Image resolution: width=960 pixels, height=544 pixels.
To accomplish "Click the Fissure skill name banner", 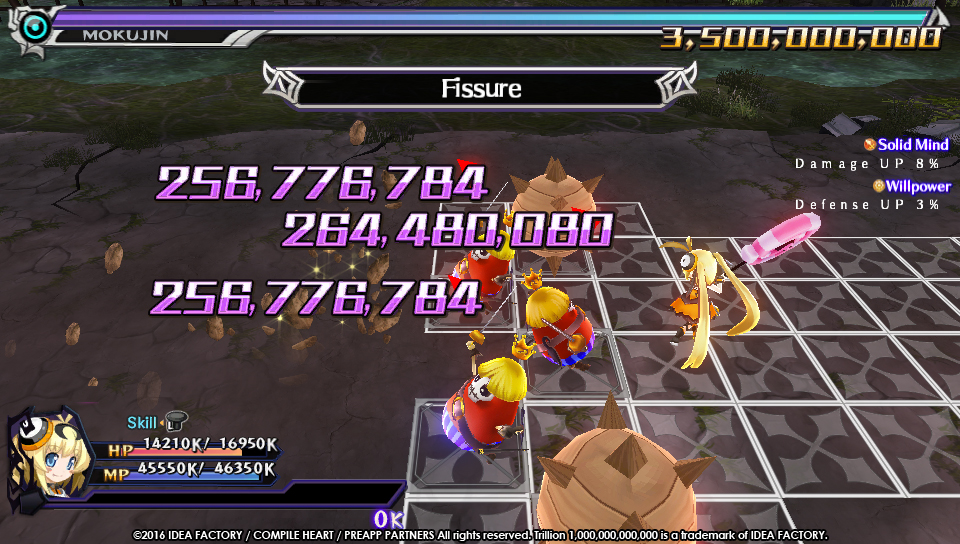I will pyautogui.click(x=481, y=88).
